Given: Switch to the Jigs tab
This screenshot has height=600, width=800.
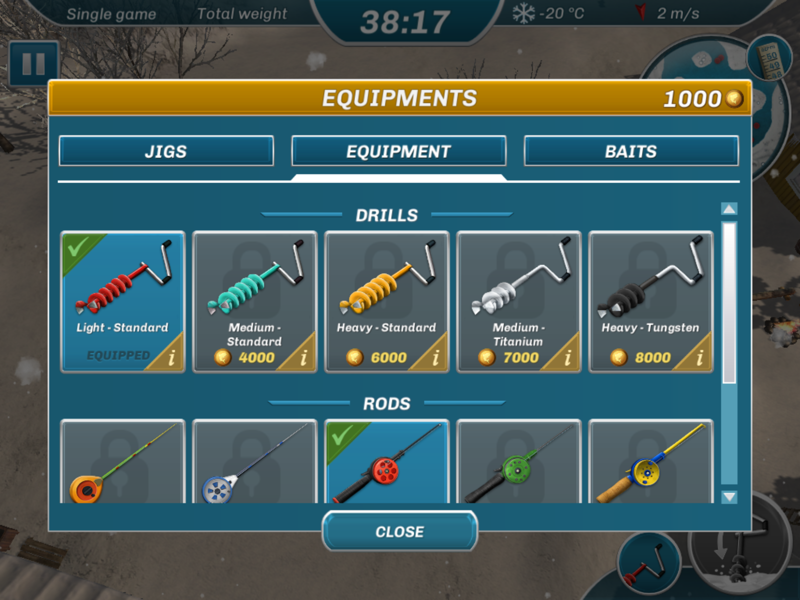Looking at the screenshot, I should 166,152.
